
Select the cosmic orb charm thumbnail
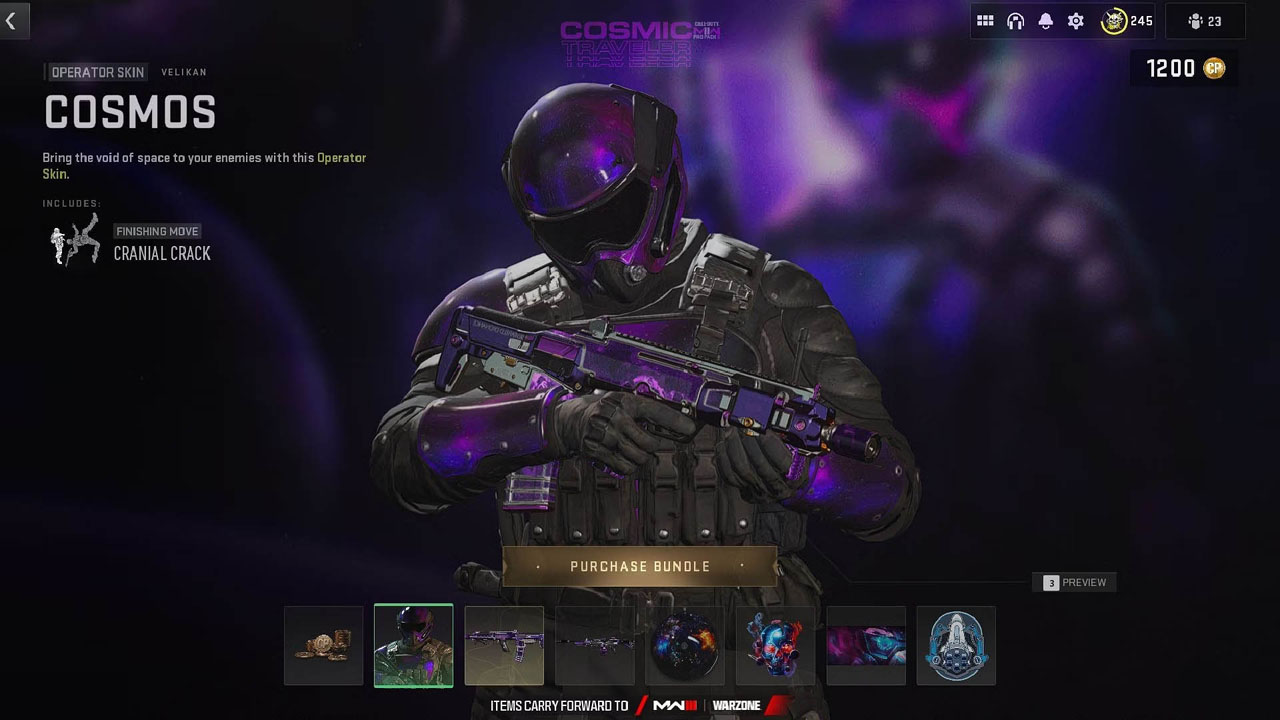point(685,645)
